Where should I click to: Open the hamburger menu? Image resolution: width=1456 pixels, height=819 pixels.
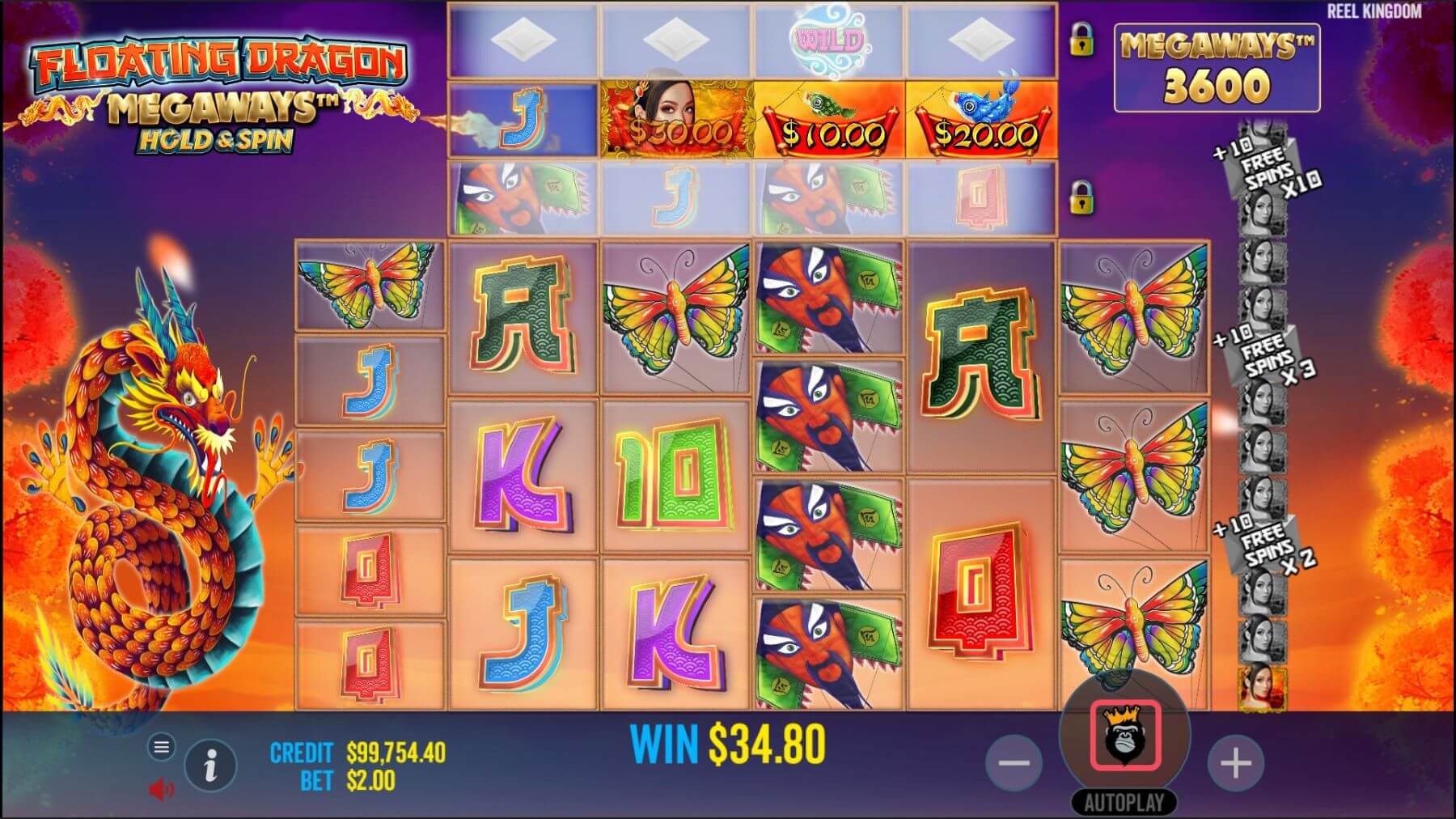[x=161, y=747]
